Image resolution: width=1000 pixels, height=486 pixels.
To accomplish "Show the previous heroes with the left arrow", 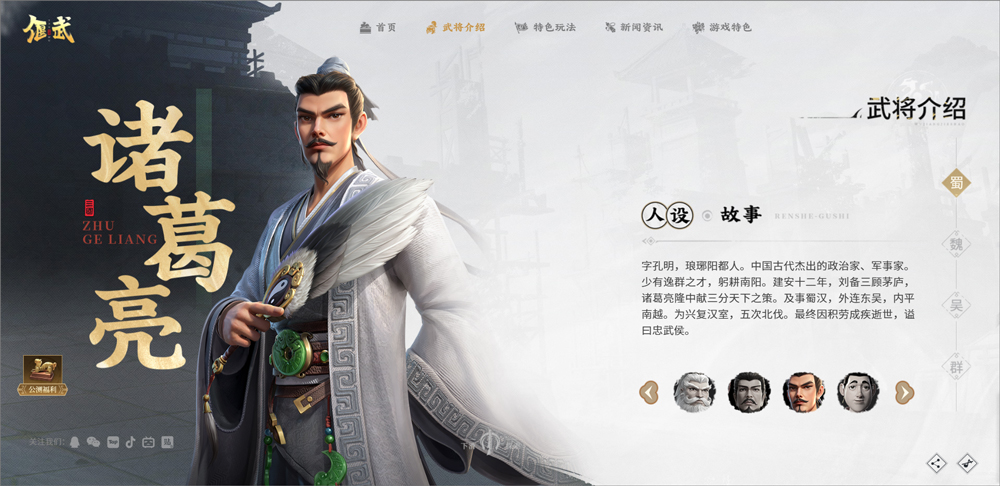I will click(x=649, y=392).
